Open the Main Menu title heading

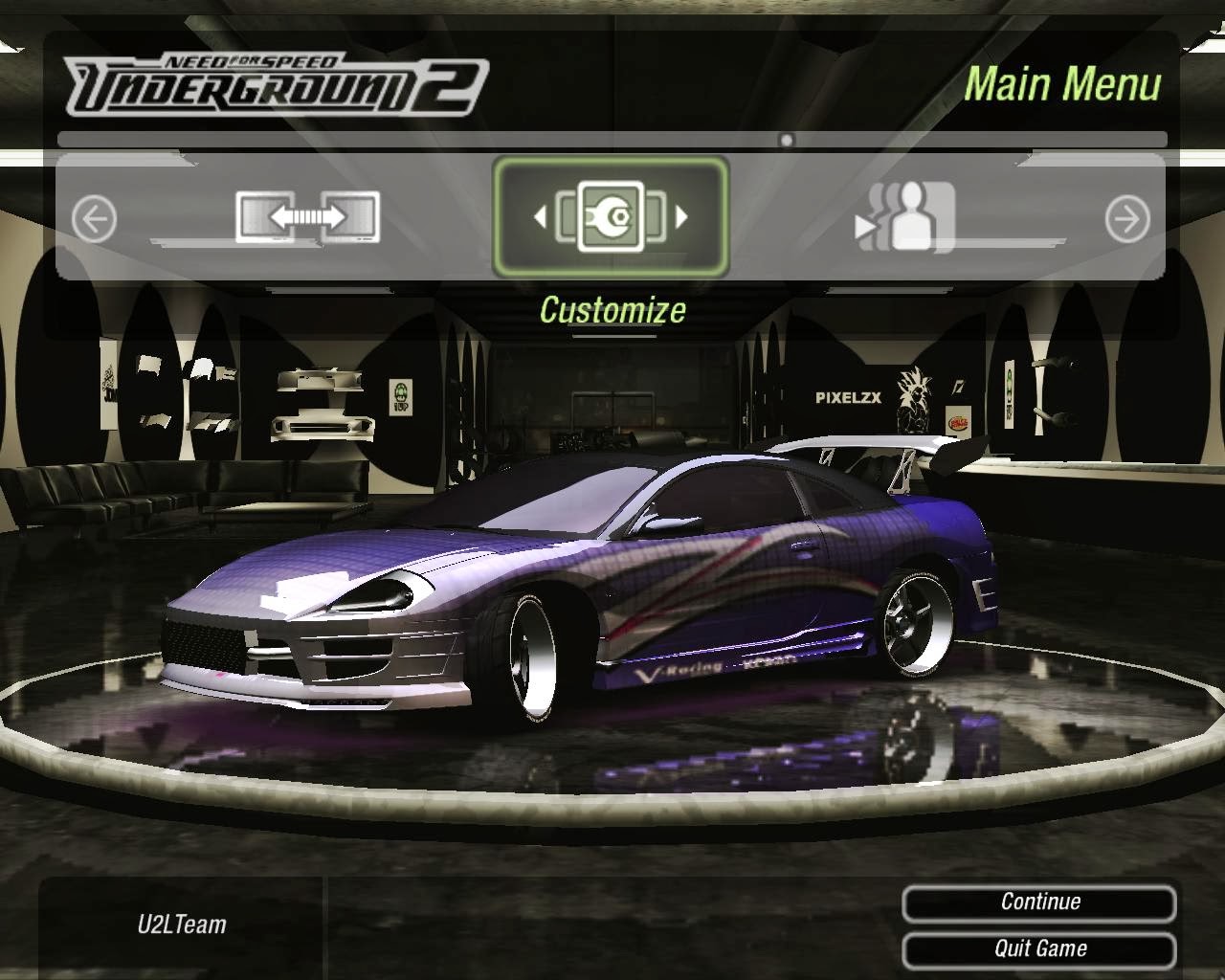(1065, 85)
